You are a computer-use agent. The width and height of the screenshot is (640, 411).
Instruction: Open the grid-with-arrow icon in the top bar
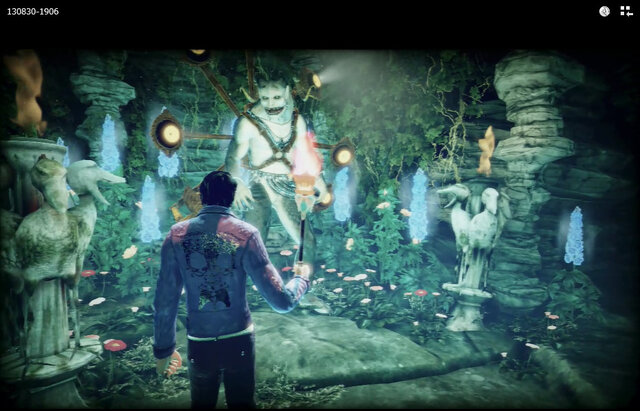pos(626,11)
